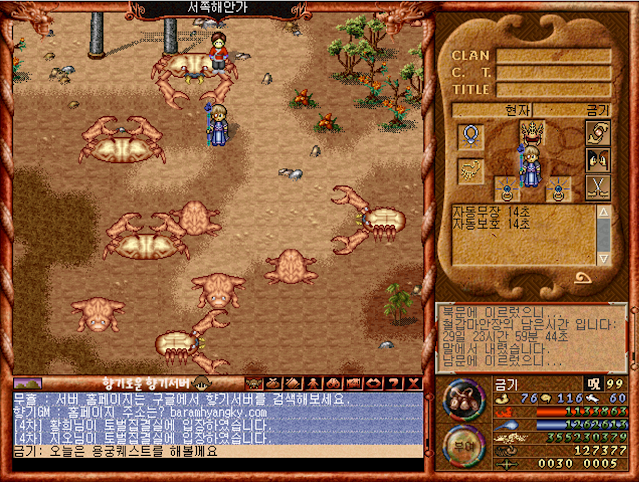Select the necklace equipment slot

click(471, 134)
